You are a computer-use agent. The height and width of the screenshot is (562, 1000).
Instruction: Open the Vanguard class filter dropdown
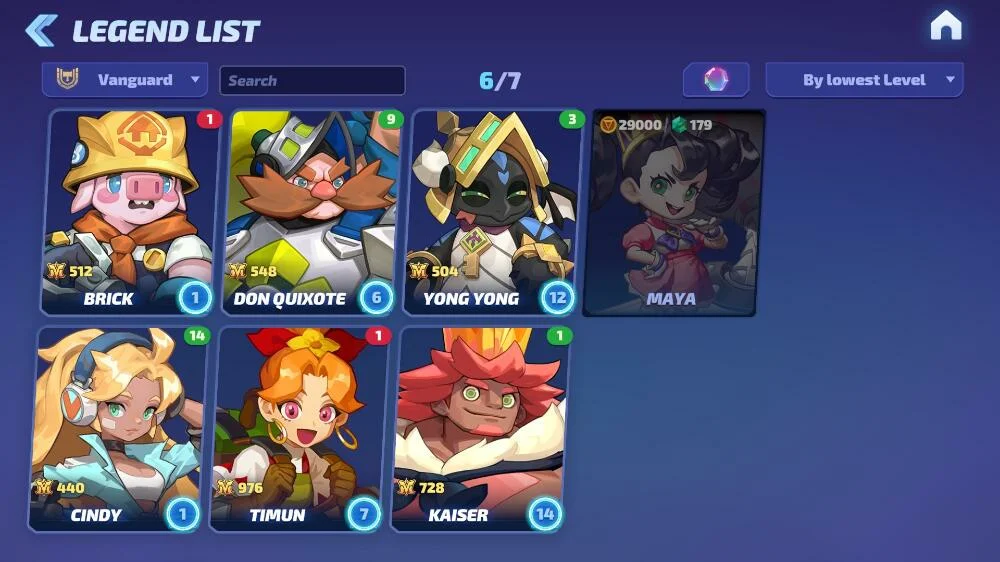(x=125, y=80)
